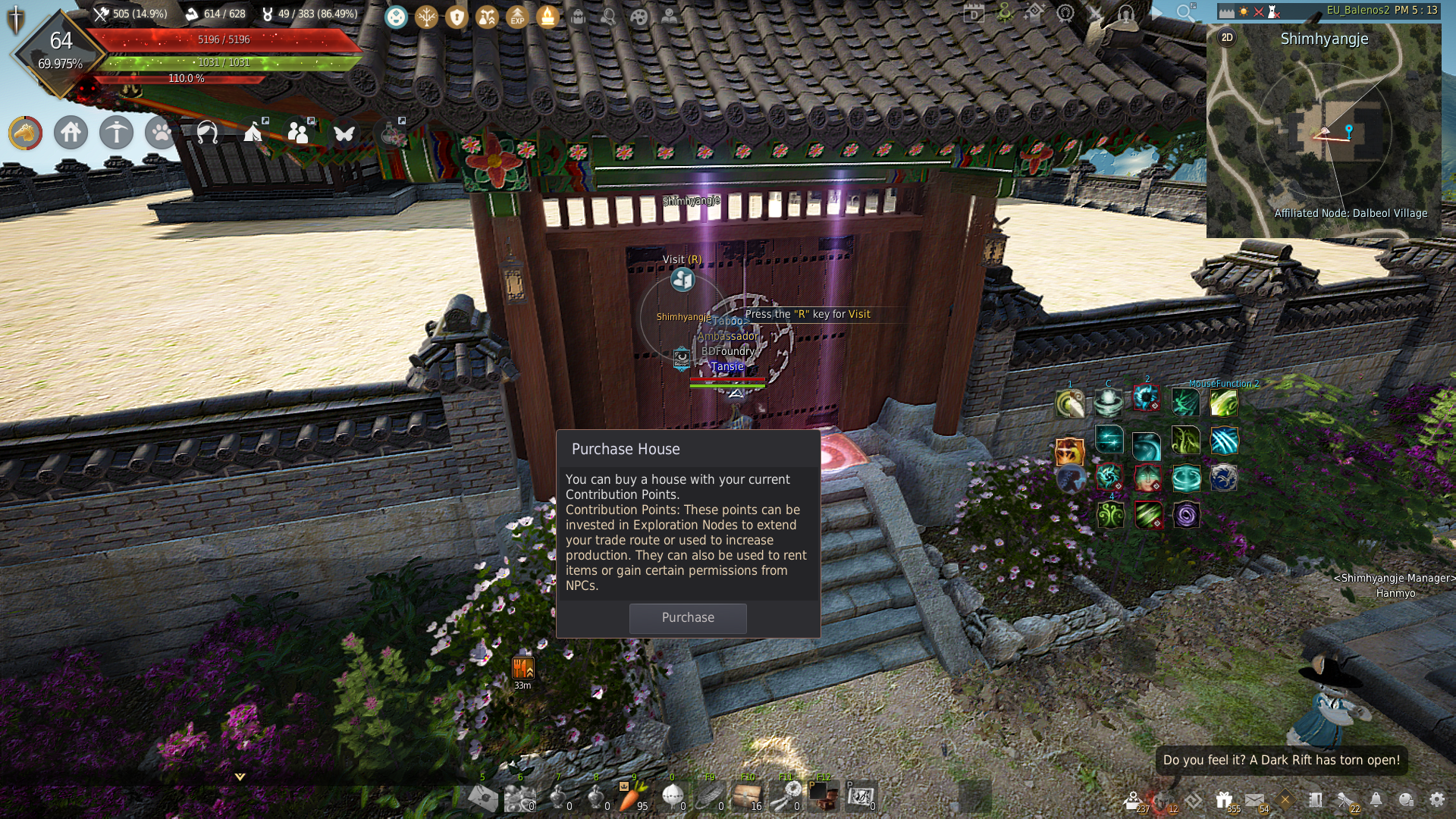1456x819 pixels.
Task: Open the notification bell icon
Action: [x=1376, y=799]
